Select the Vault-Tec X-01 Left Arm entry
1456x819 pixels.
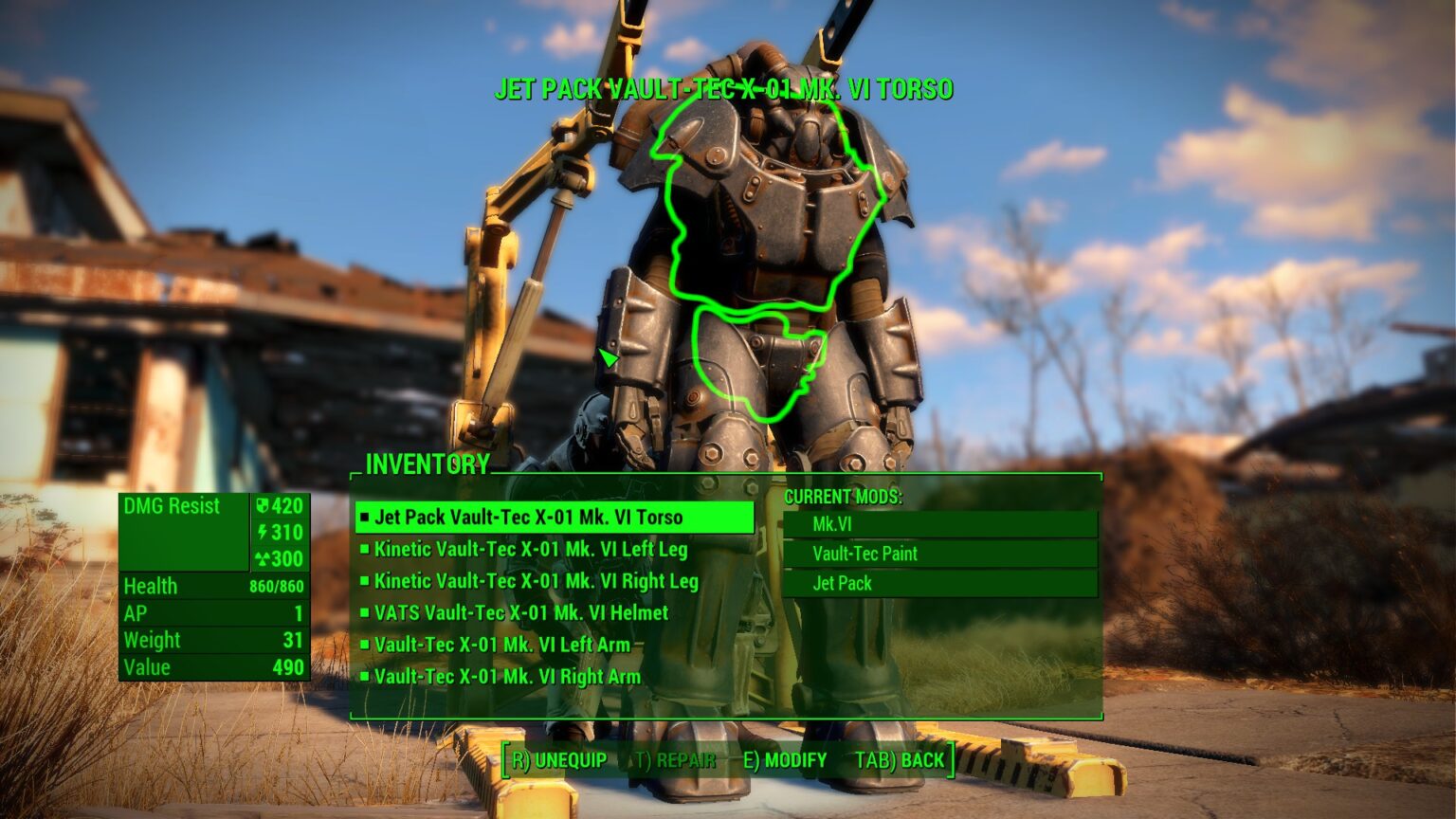coord(501,645)
